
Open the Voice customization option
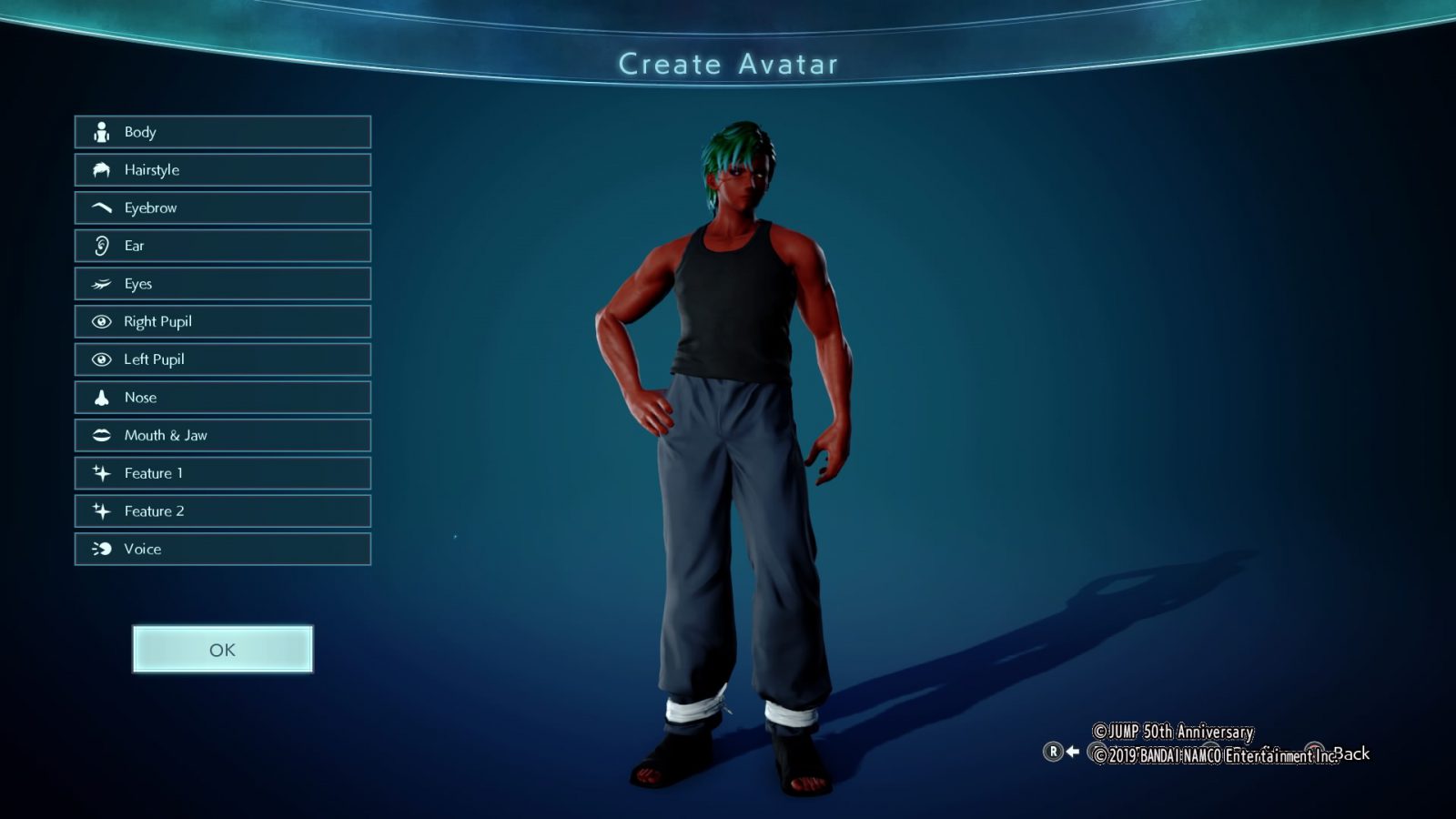point(222,550)
